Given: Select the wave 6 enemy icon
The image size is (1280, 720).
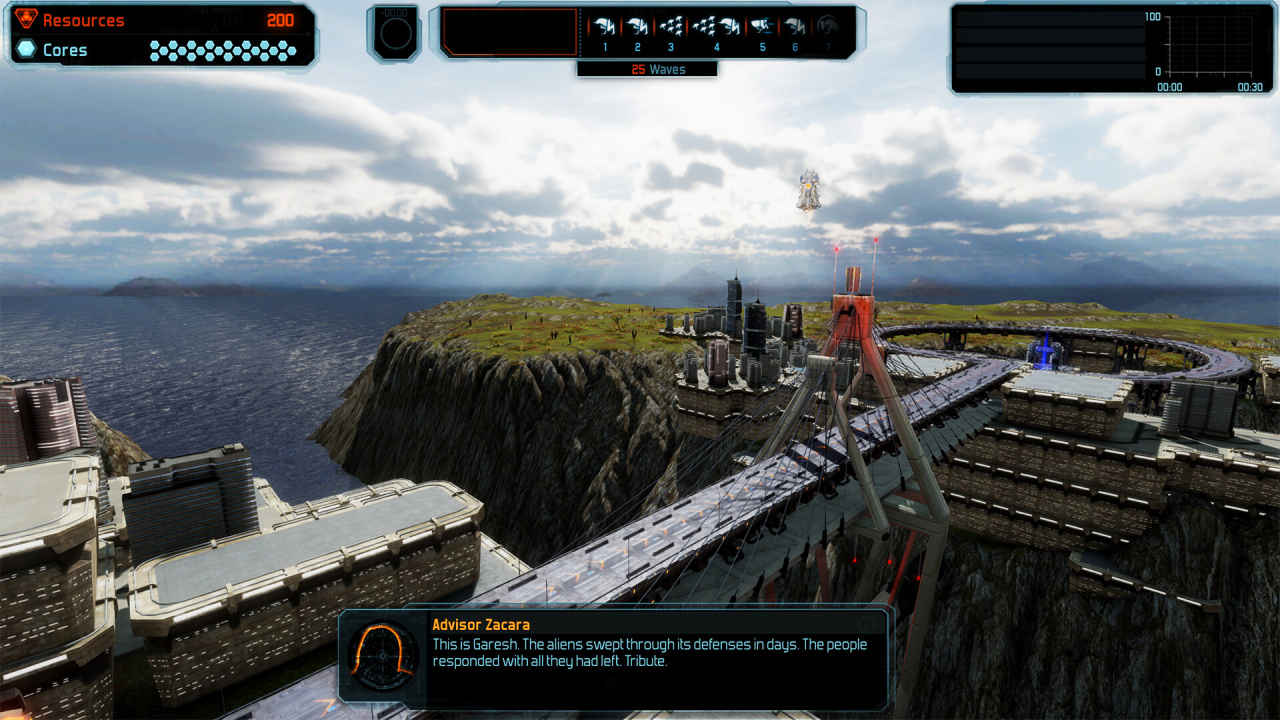Looking at the screenshot, I should (x=795, y=28).
